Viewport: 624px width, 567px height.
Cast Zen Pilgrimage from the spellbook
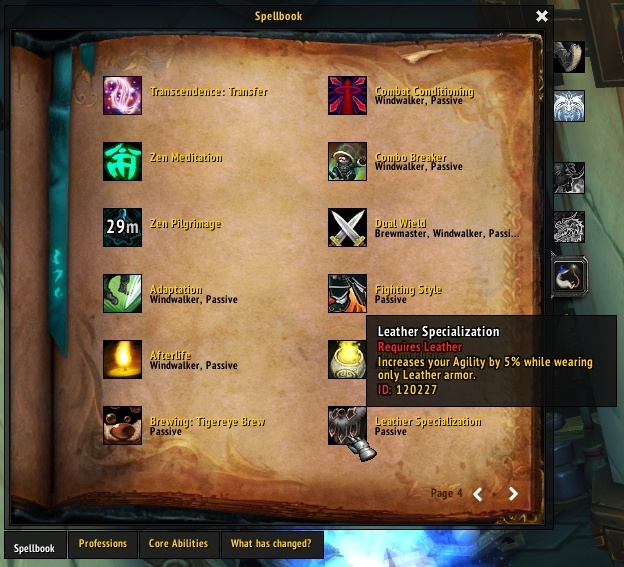coord(122,227)
